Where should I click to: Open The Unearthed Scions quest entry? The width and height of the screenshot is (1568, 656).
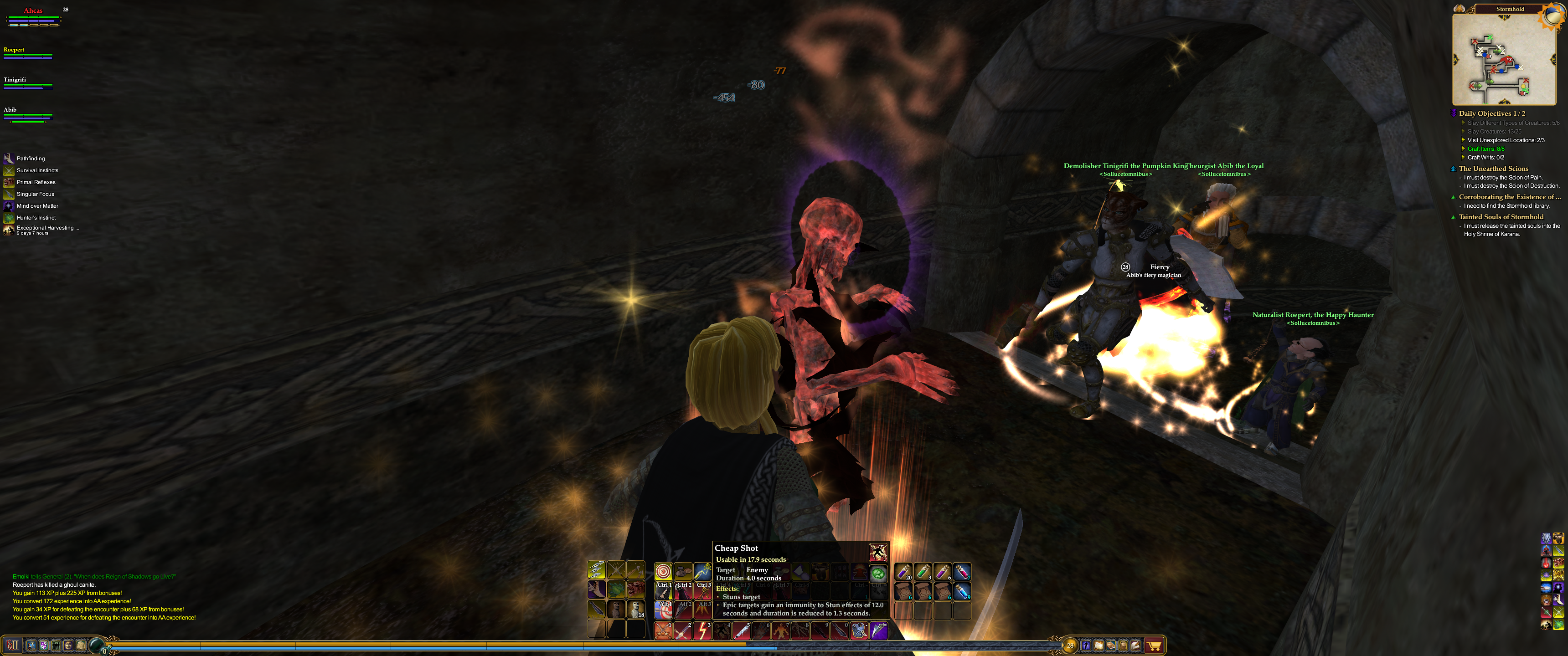1493,169
